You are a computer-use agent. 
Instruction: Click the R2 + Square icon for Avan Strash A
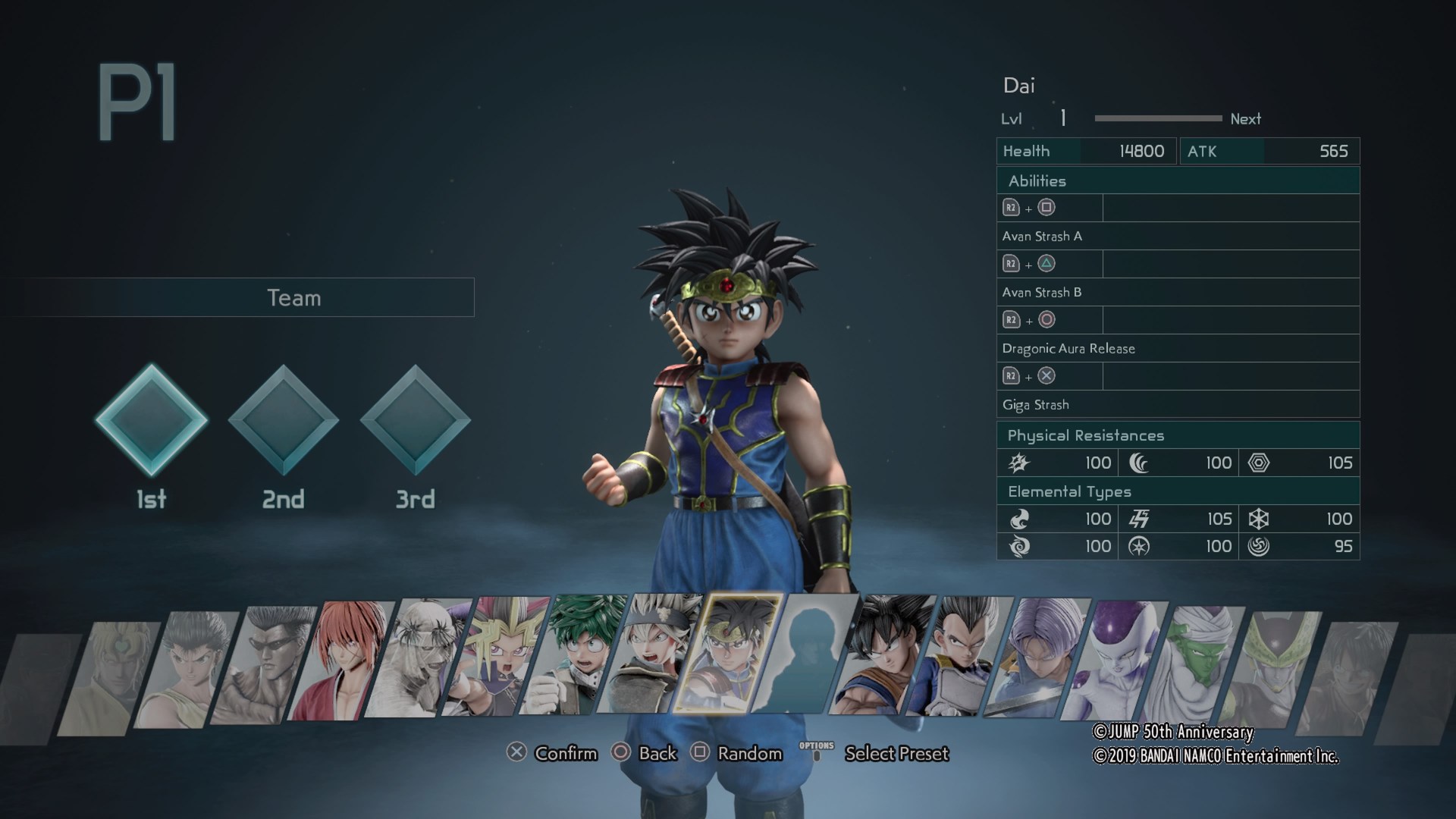pos(1030,207)
